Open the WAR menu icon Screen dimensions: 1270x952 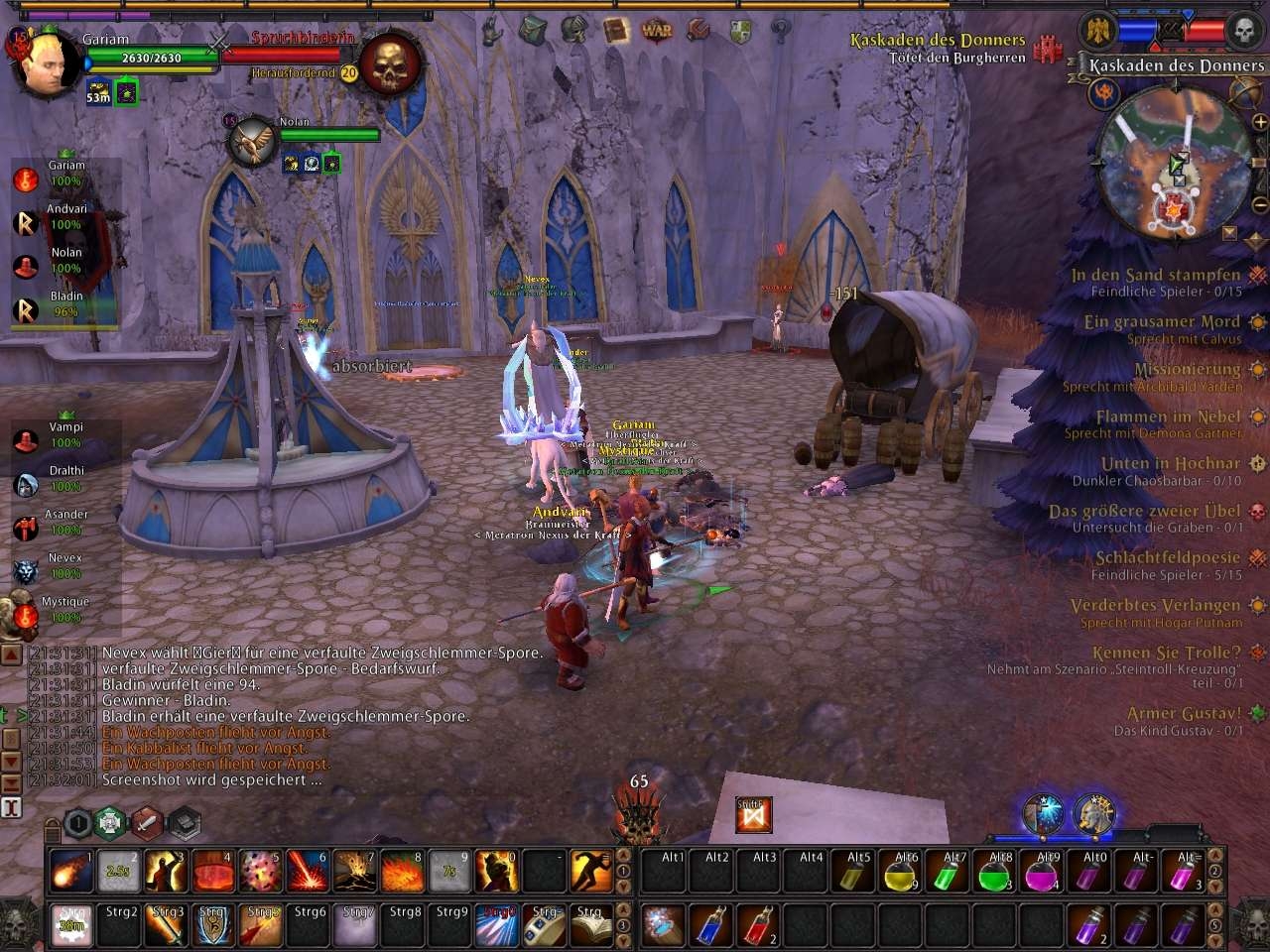657,30
